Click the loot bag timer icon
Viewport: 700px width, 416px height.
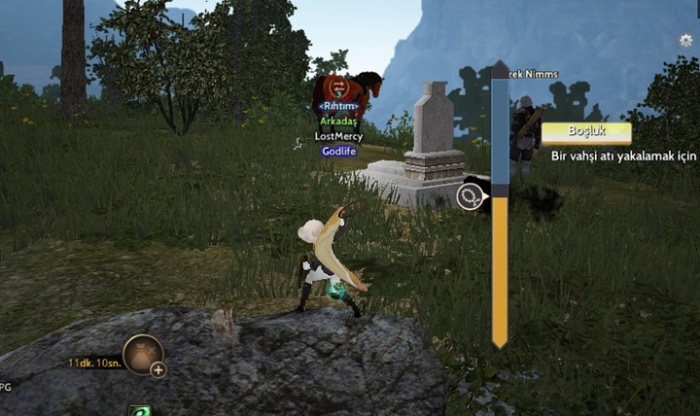(x=141, y=353)
